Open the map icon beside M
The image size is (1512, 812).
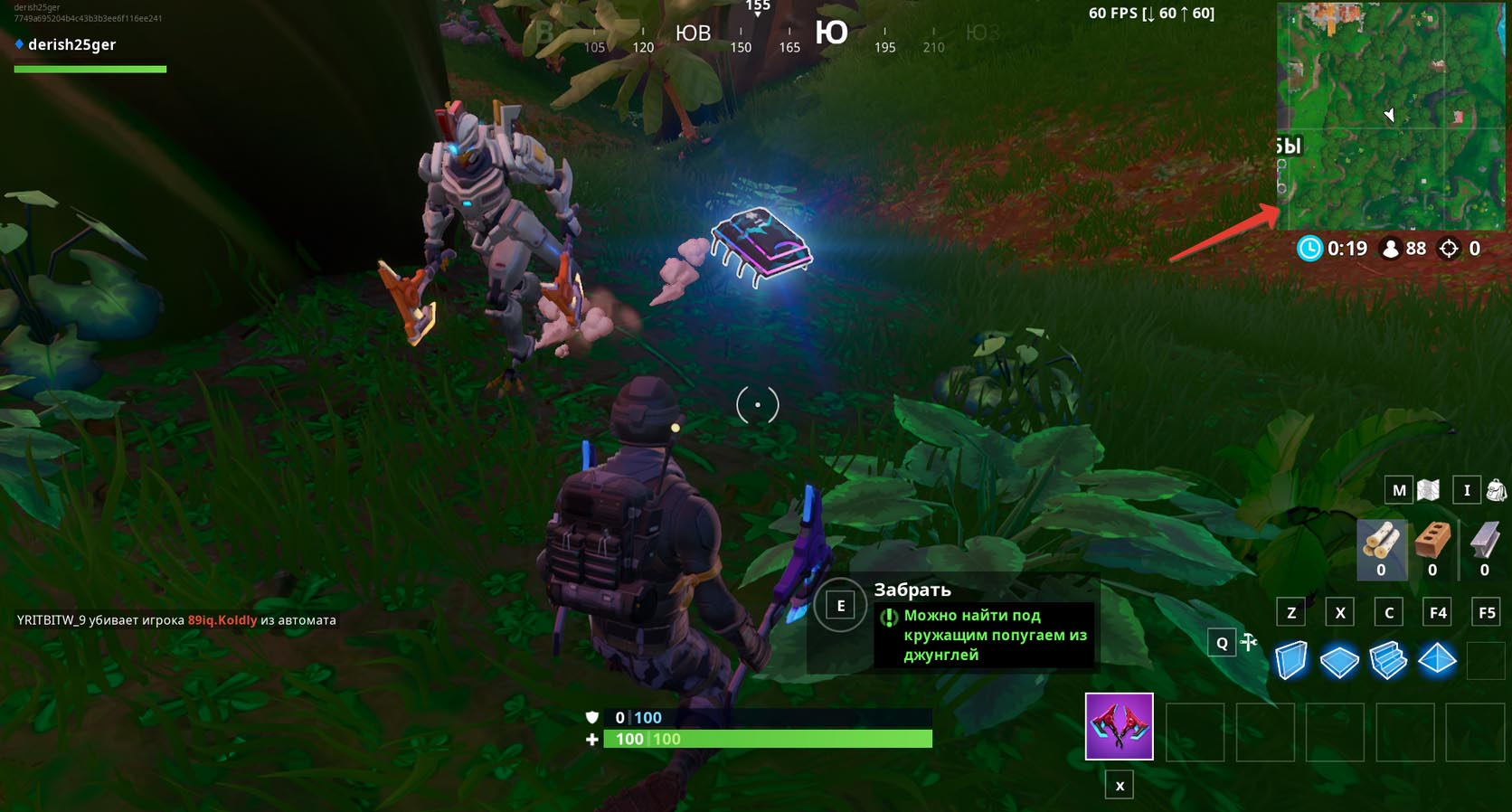click(x=1428, y=490)
